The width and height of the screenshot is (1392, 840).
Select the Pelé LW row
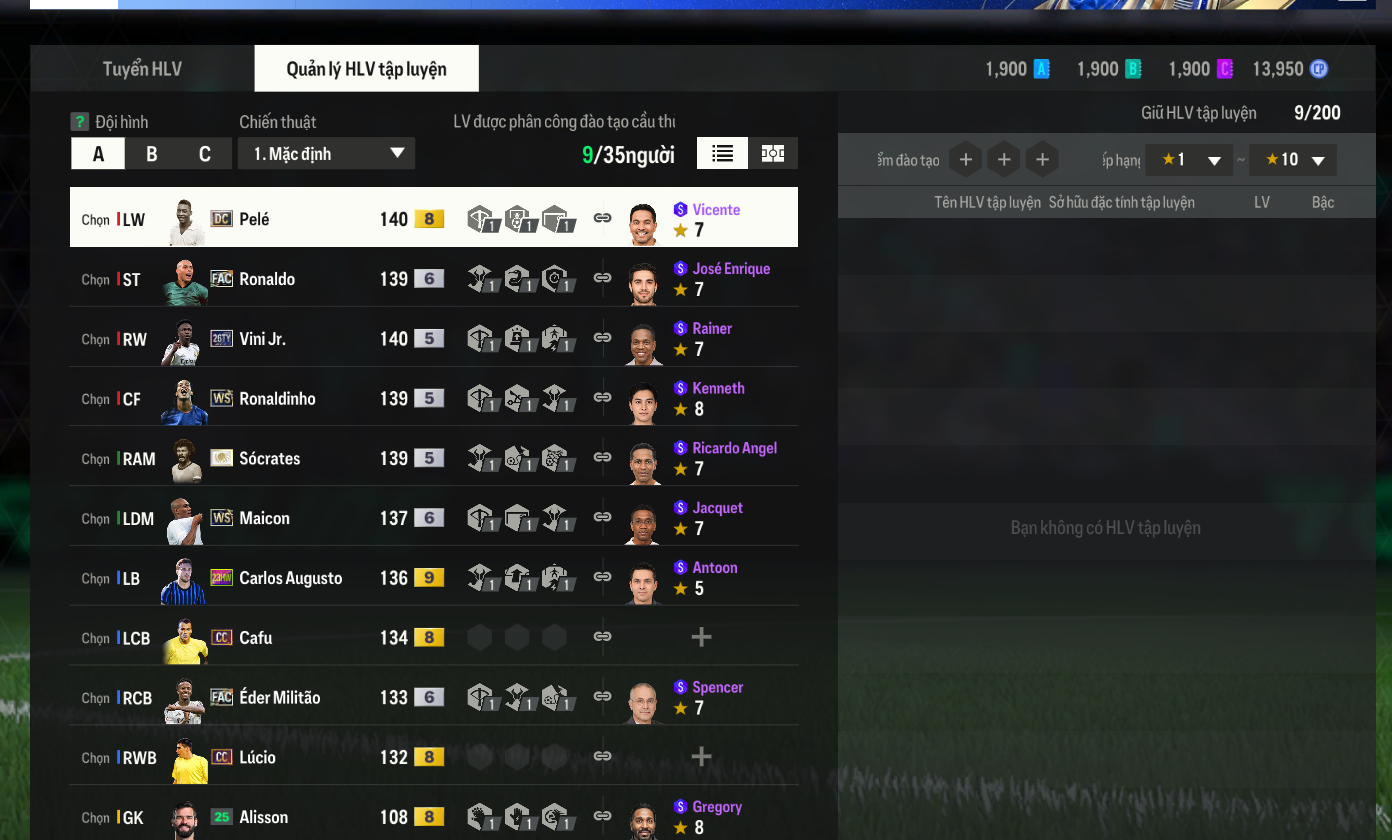click(300, 219)
